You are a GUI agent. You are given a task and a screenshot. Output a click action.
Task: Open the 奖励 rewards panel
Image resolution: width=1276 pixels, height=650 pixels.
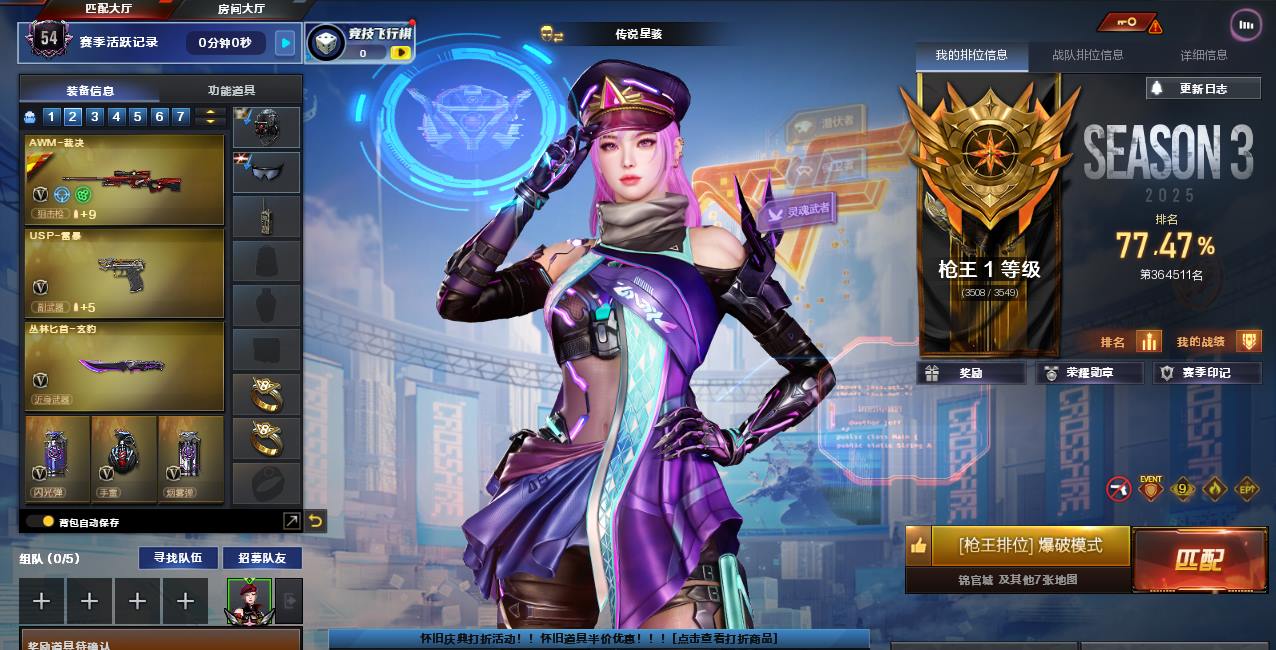(970, 373)
